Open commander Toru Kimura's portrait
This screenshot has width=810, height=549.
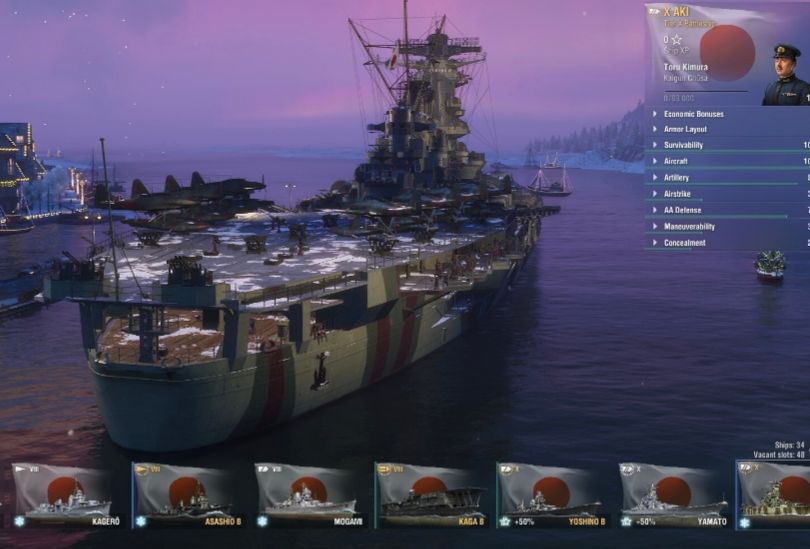tap(785, 75)
